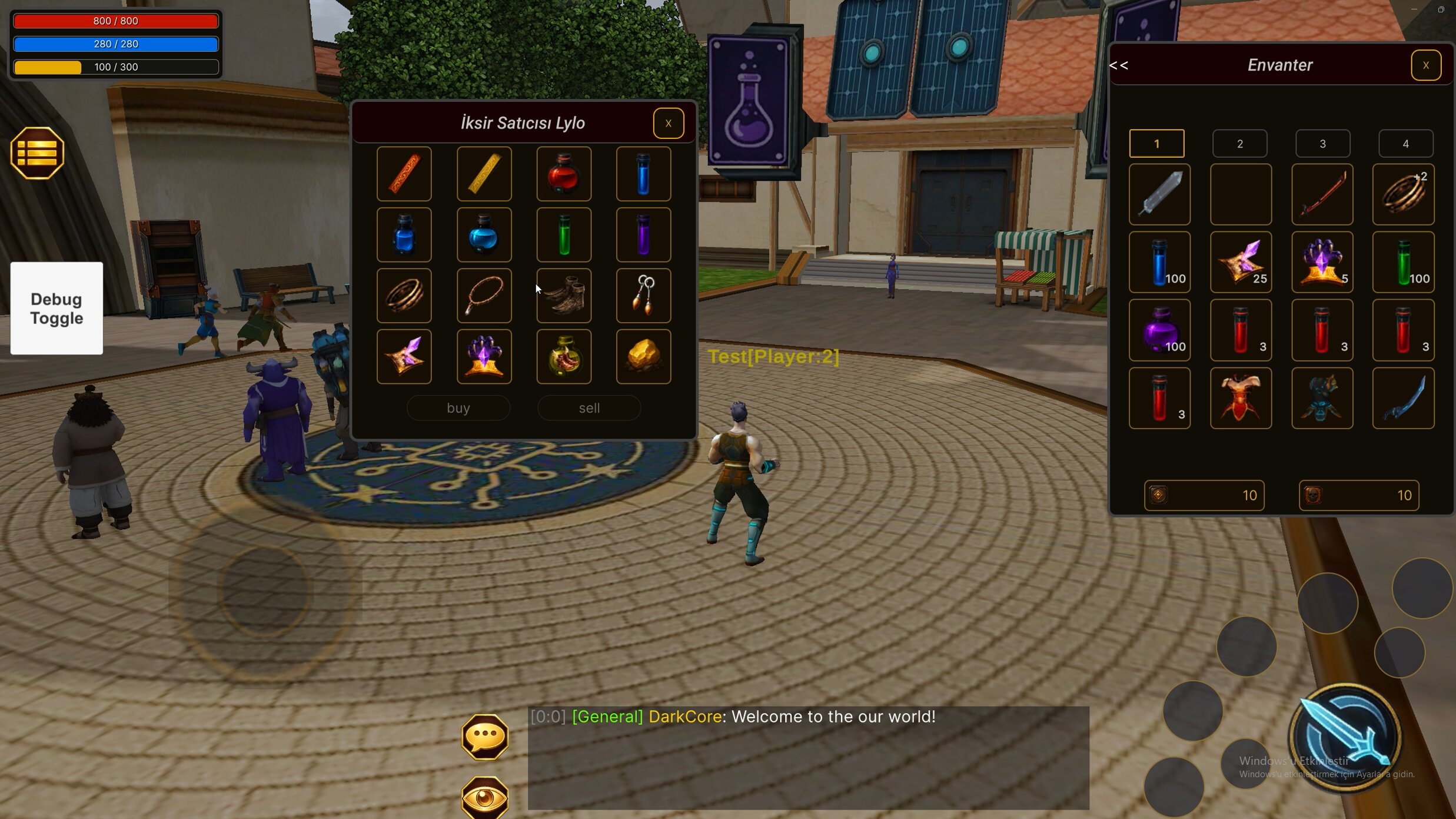
Task: Choose the red armor piece in inventory
Action: (x=1241, y=399)
